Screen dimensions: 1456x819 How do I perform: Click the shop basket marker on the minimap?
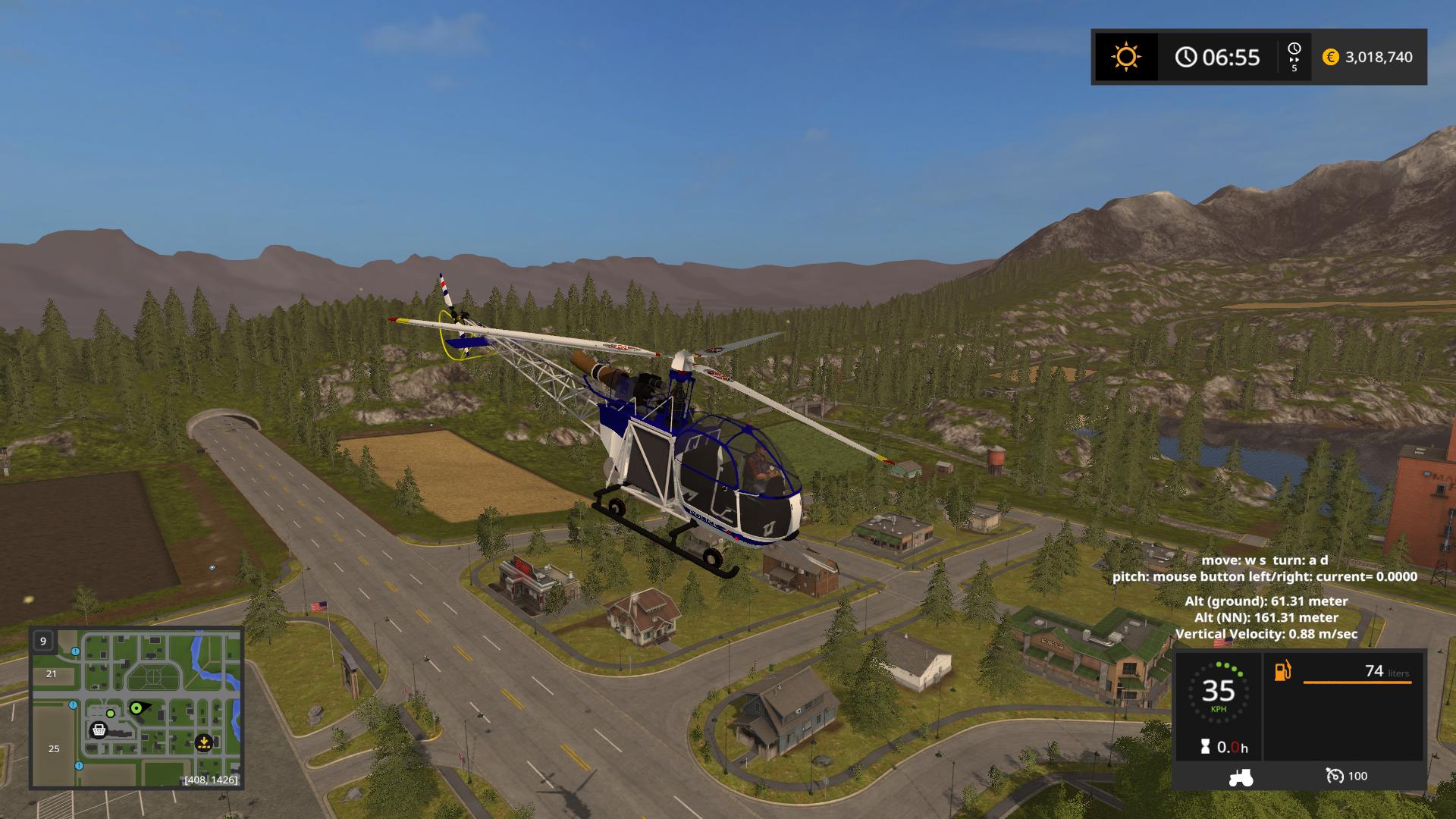coord(99,730)
